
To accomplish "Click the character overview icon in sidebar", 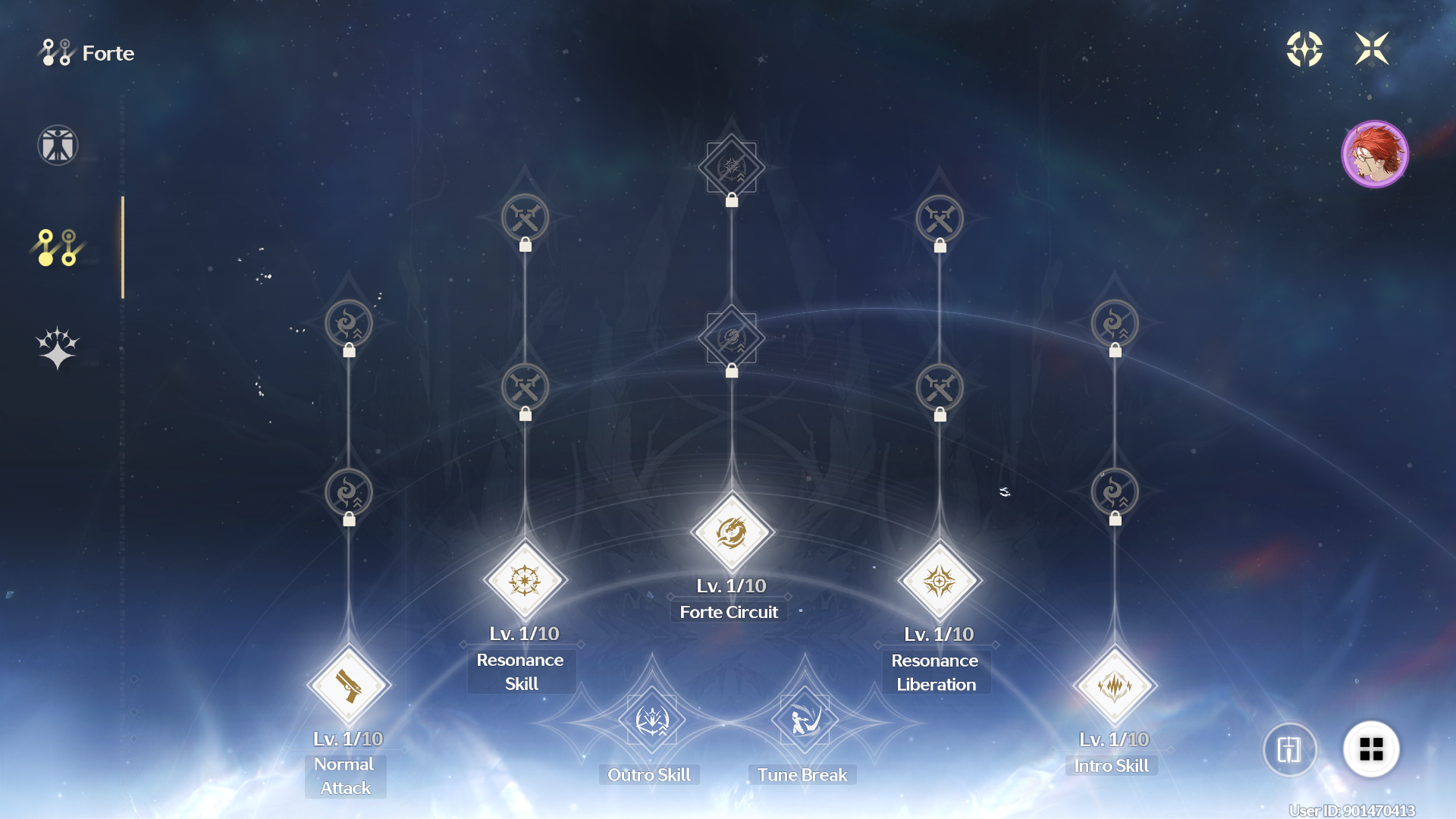I will [x=57, y=145].
